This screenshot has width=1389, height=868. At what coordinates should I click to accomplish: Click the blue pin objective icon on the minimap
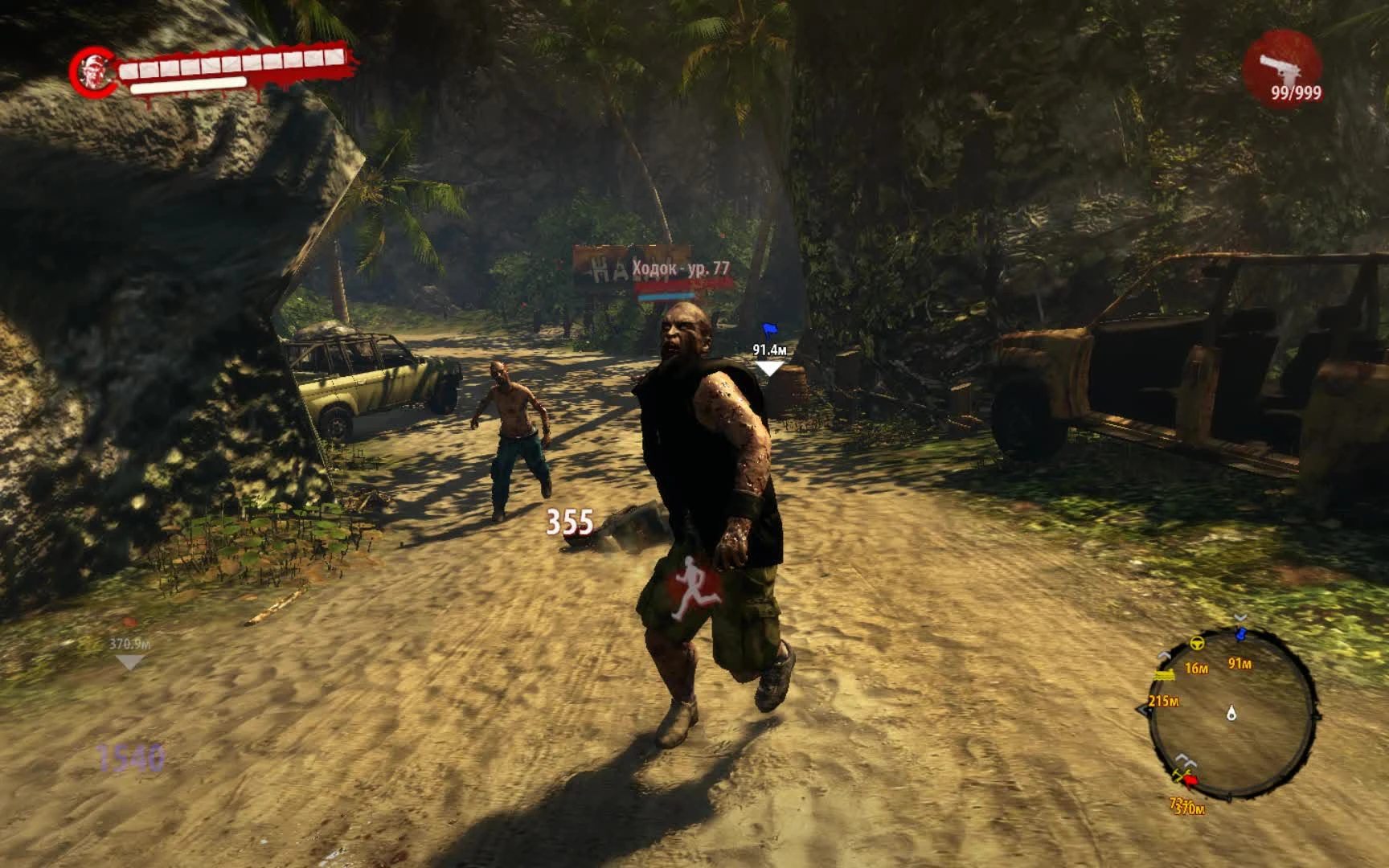(x=1240, y=633)
